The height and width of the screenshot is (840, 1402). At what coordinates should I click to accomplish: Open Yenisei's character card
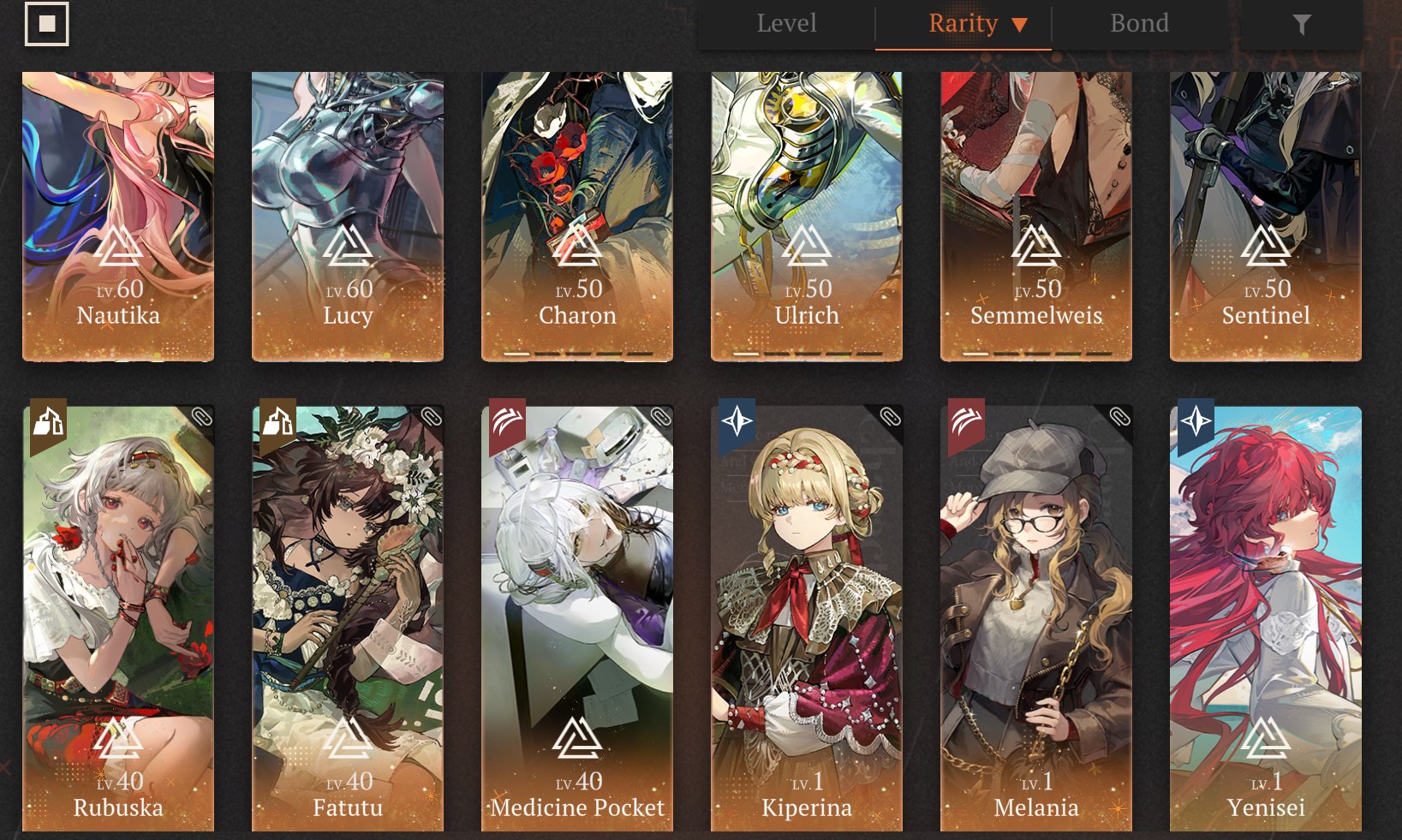pos(1266,617)
